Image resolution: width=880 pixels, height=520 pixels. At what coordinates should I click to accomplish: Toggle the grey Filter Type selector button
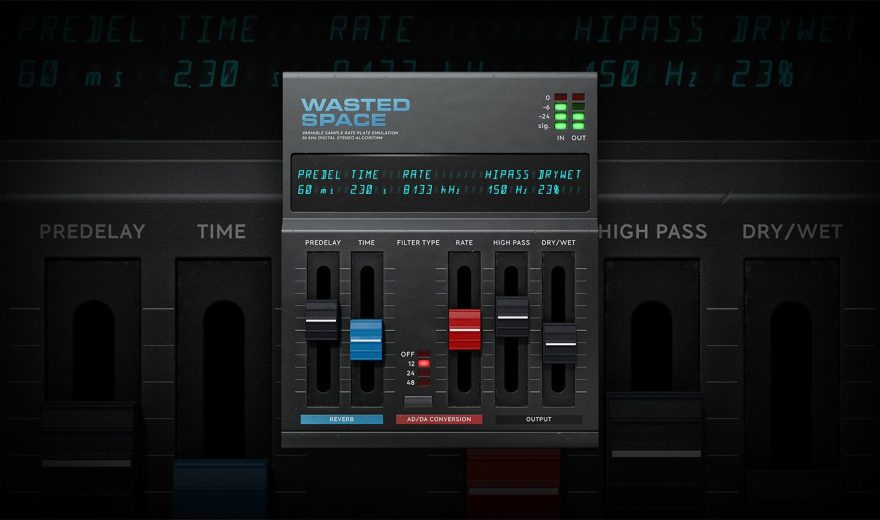(x=418, y=401)
